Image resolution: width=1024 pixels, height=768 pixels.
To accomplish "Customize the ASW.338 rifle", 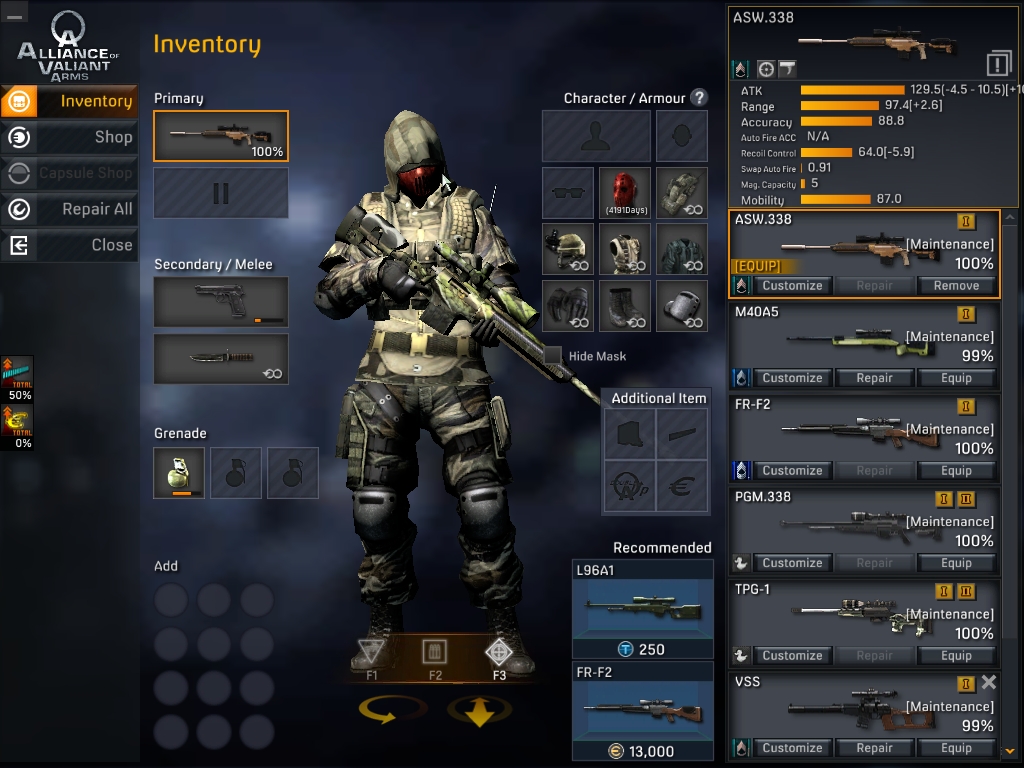I will pyautogui.click(x=792, y=286).
